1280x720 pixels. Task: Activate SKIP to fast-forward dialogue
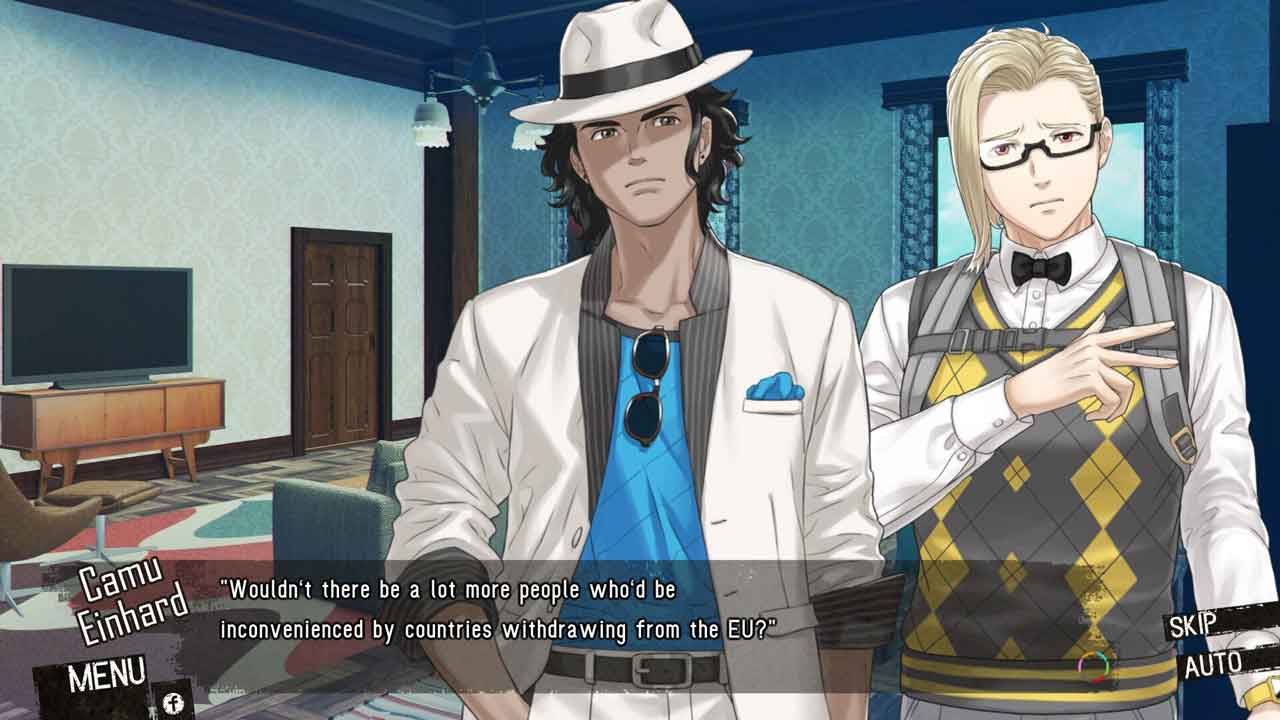pos(1193,625)
